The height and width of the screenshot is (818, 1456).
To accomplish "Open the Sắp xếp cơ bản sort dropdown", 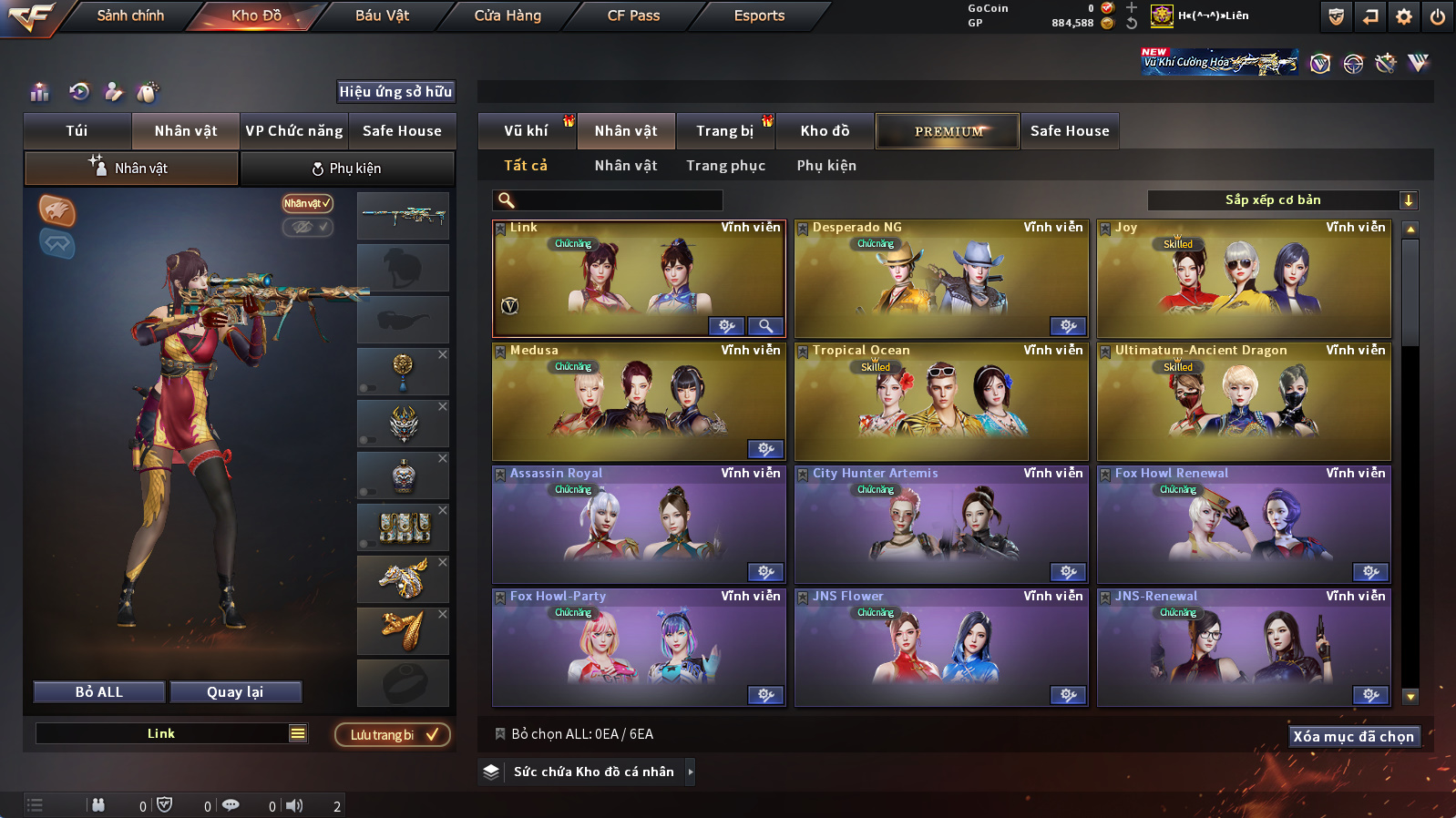I will click(1282, 200).
